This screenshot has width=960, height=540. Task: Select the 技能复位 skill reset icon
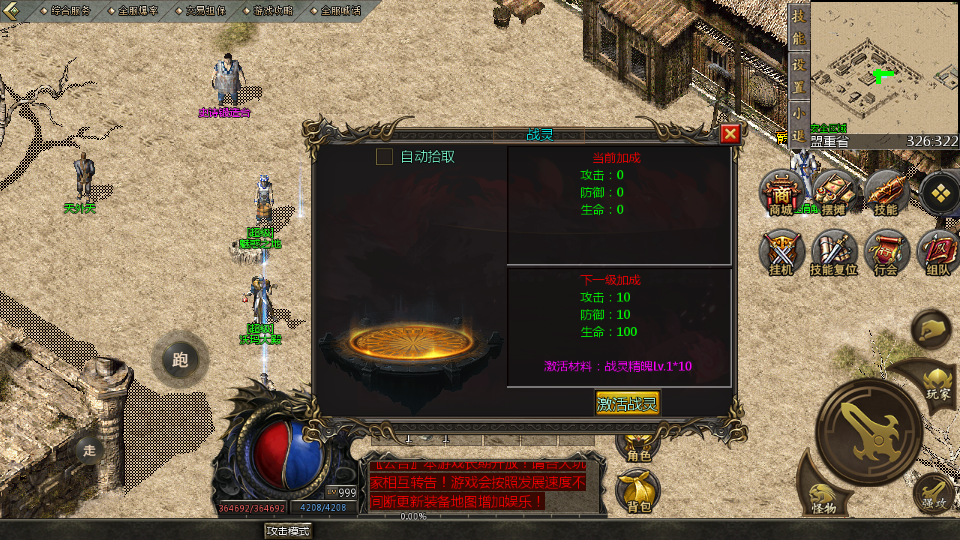pos(832,250)
